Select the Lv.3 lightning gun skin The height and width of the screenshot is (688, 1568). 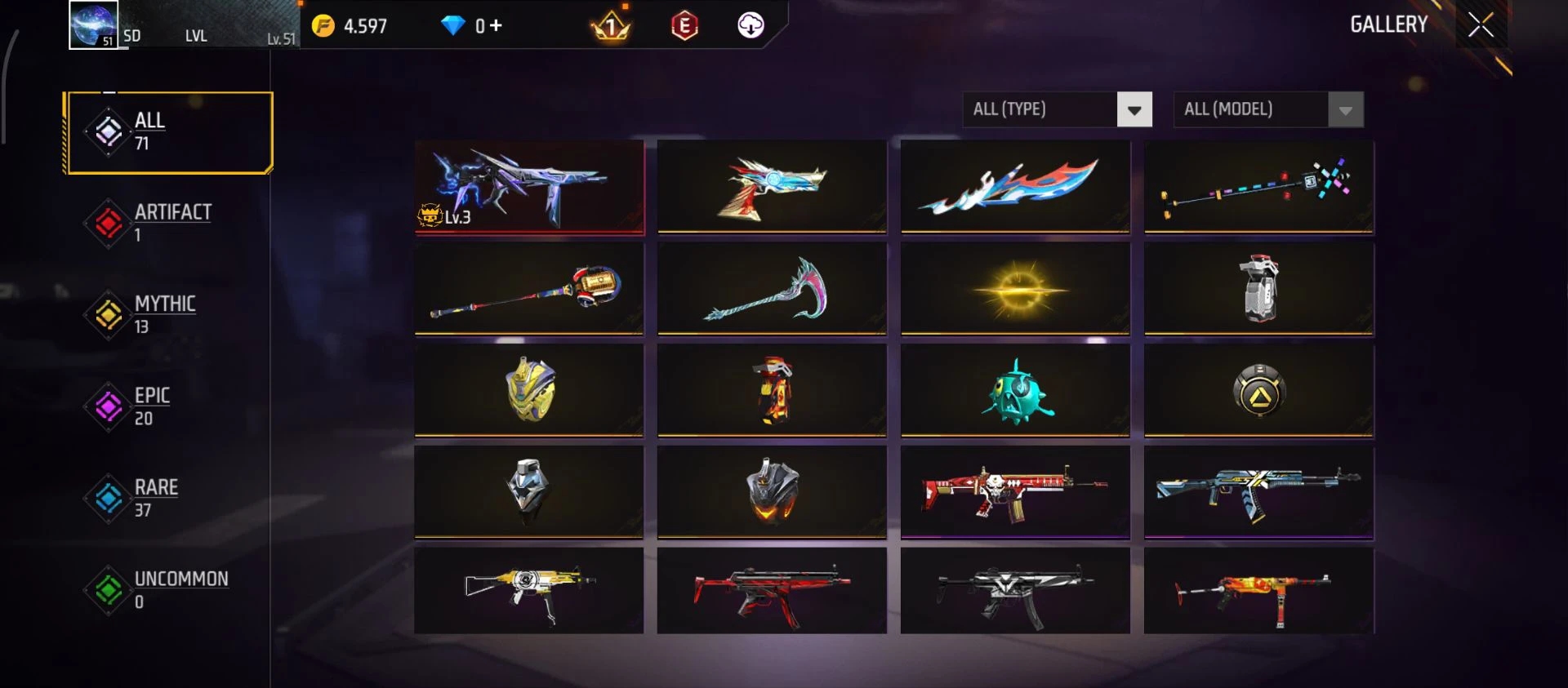click(x=528, y=187)
